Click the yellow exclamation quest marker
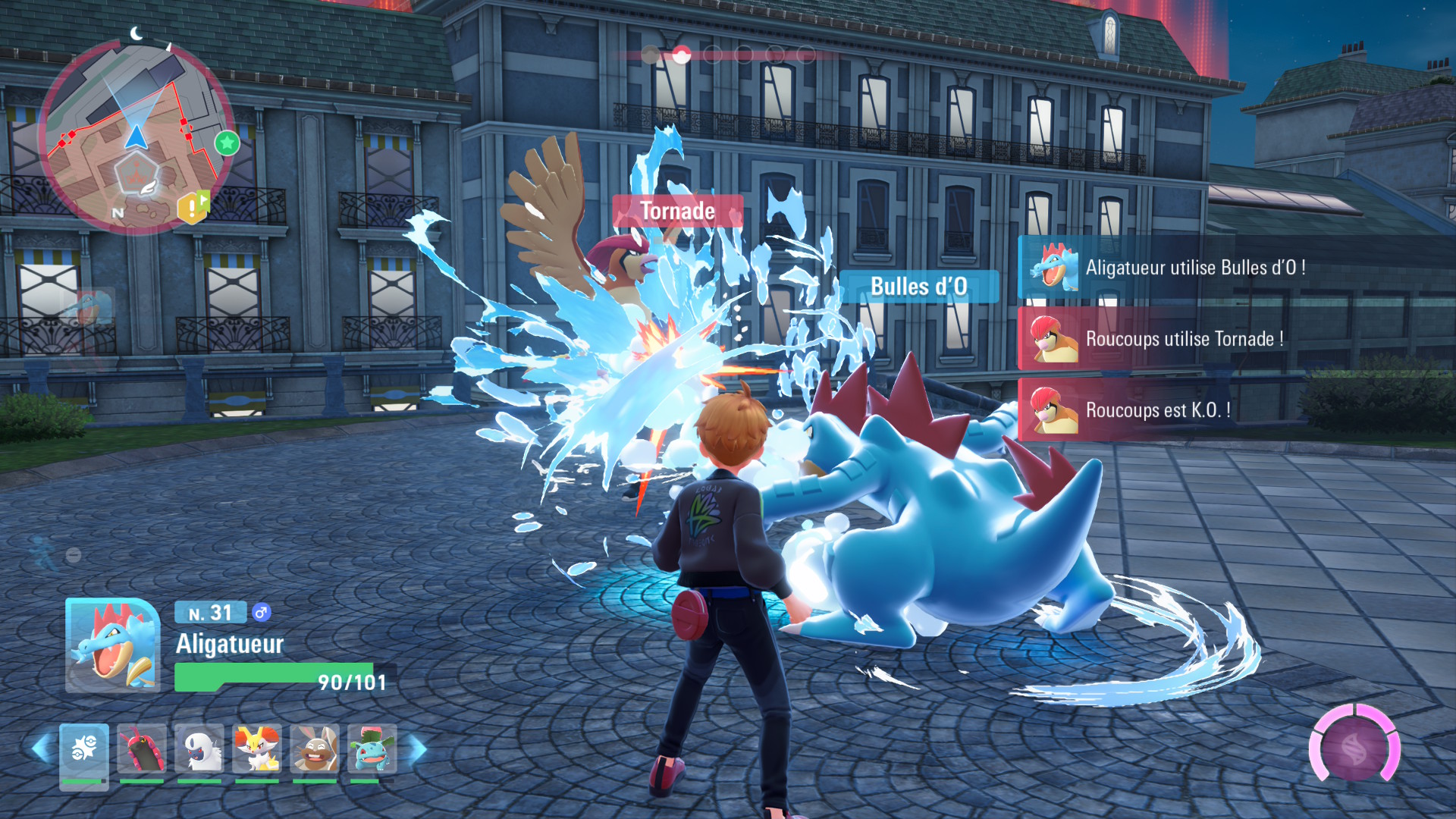Image resolution: width=1456 pixels, height=819 pixels. pos(191,206)
